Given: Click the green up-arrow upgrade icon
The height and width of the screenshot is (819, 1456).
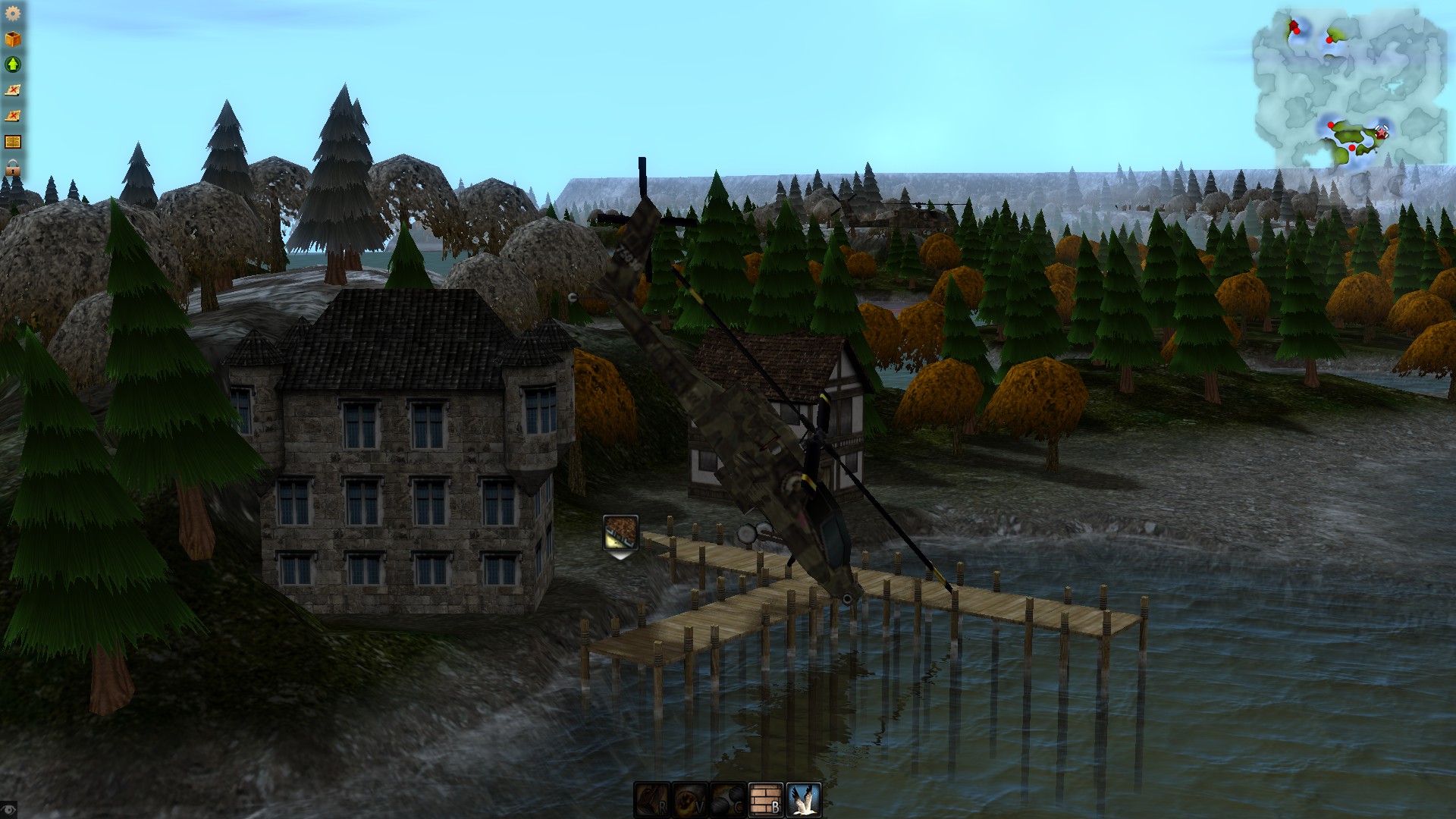Looking at the screenshot, I should [12, 64].
